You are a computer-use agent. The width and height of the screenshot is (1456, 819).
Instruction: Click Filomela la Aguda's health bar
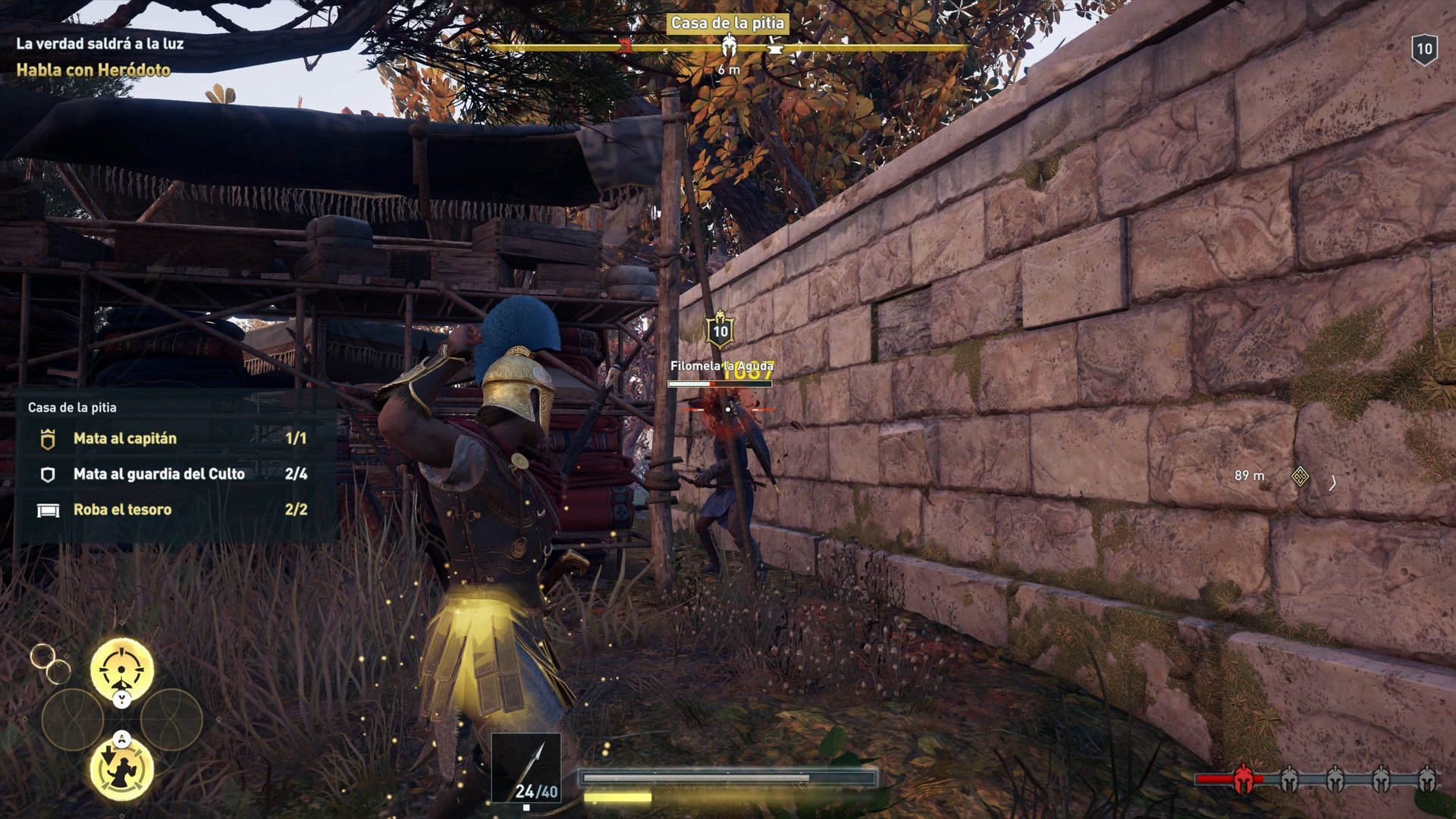718,382
